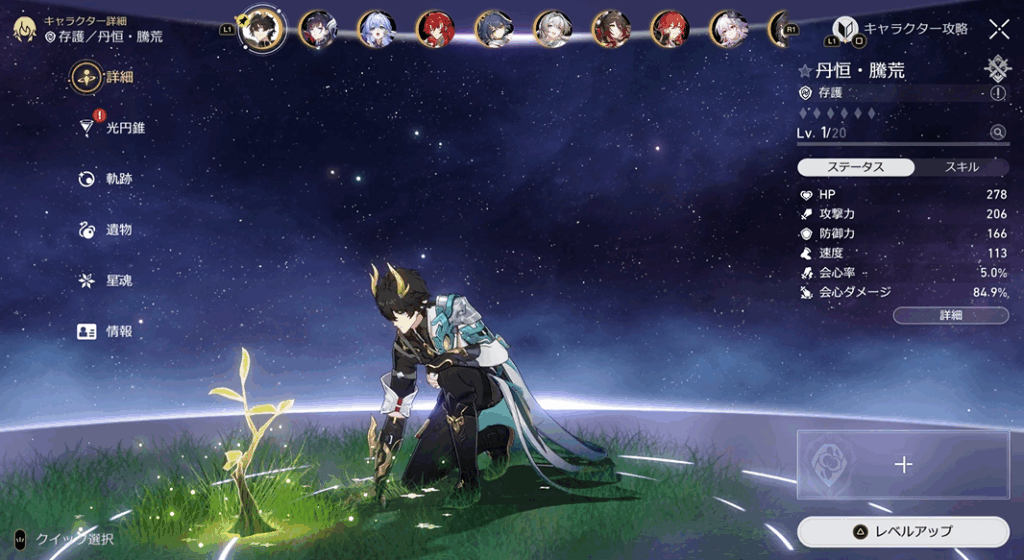Select the blue-haired character portrait with white highlights
1024x560 pixels.
tap(377, 29)
